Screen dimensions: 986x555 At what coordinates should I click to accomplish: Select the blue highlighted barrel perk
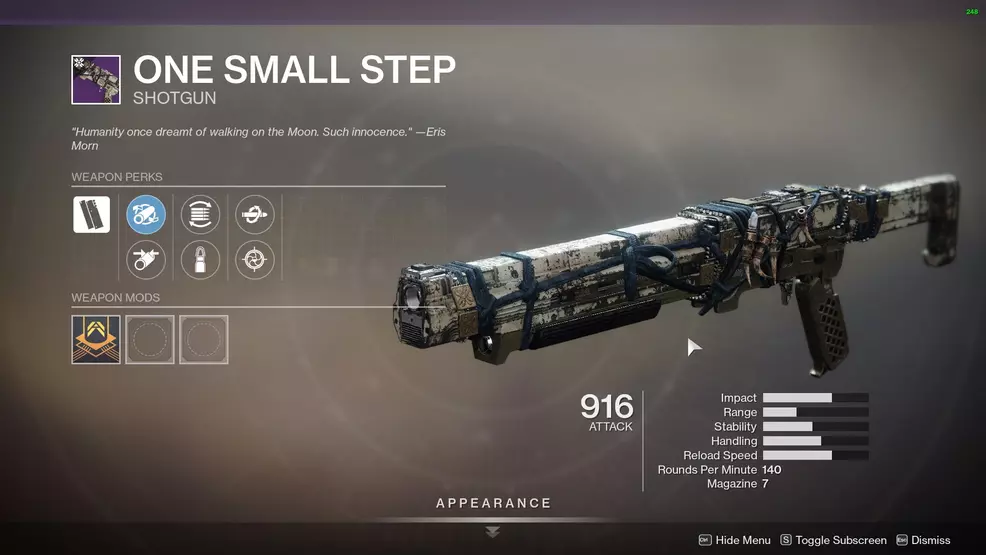point(146,215)
